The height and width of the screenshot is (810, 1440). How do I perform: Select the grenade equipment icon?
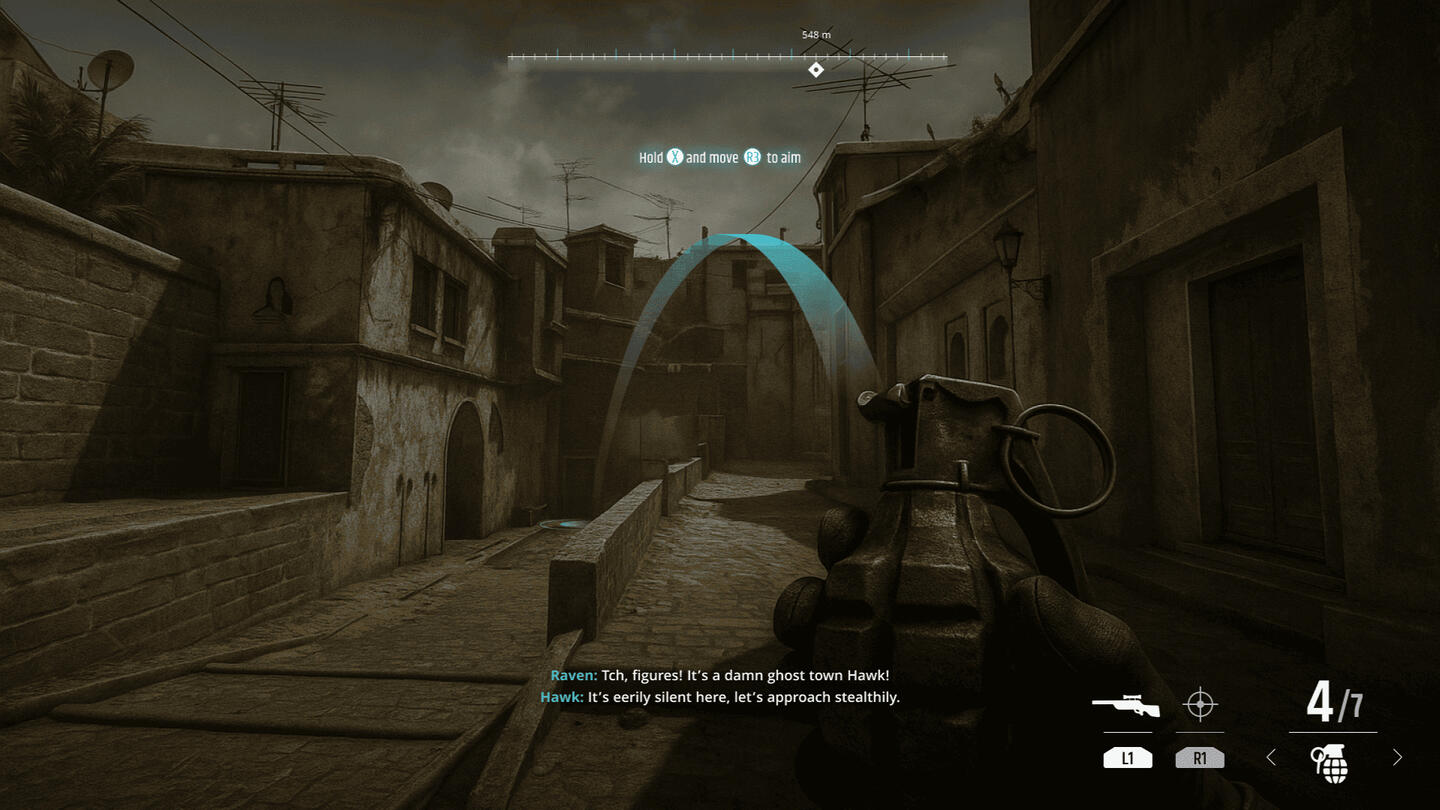[1331, 762]
